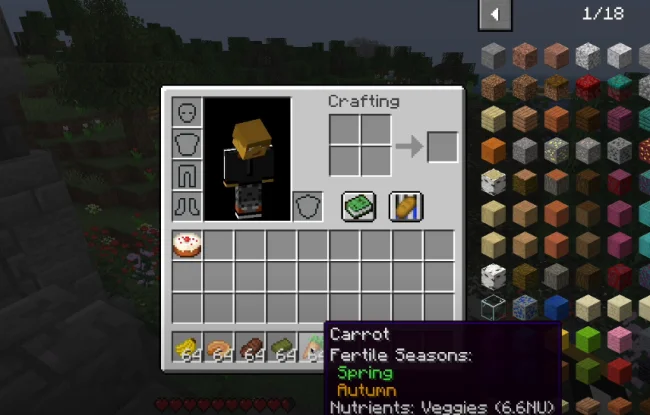Open the bread nutrition button
650x415 pixels.
click(406, 206)
